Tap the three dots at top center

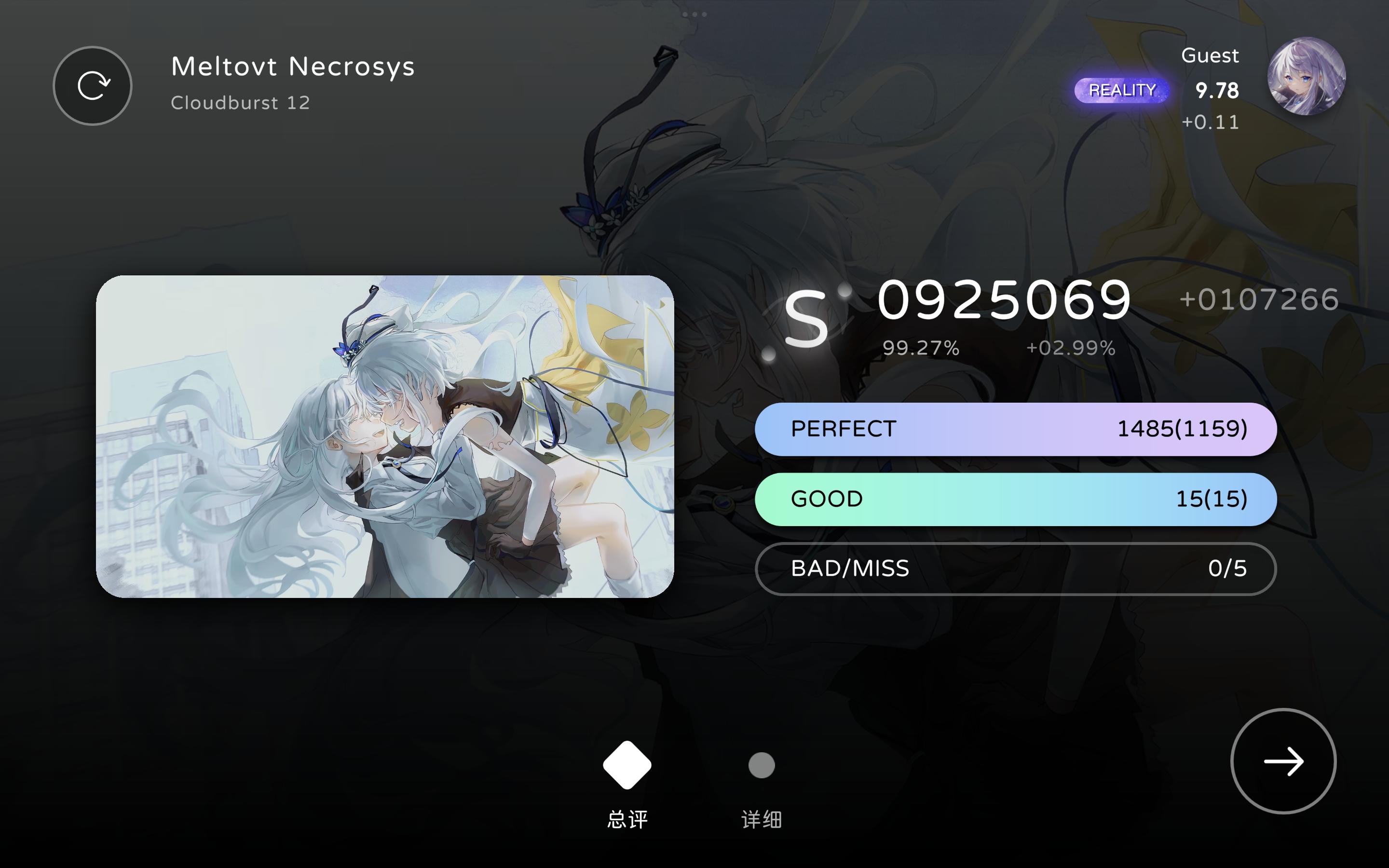click(x=694, y=14)
